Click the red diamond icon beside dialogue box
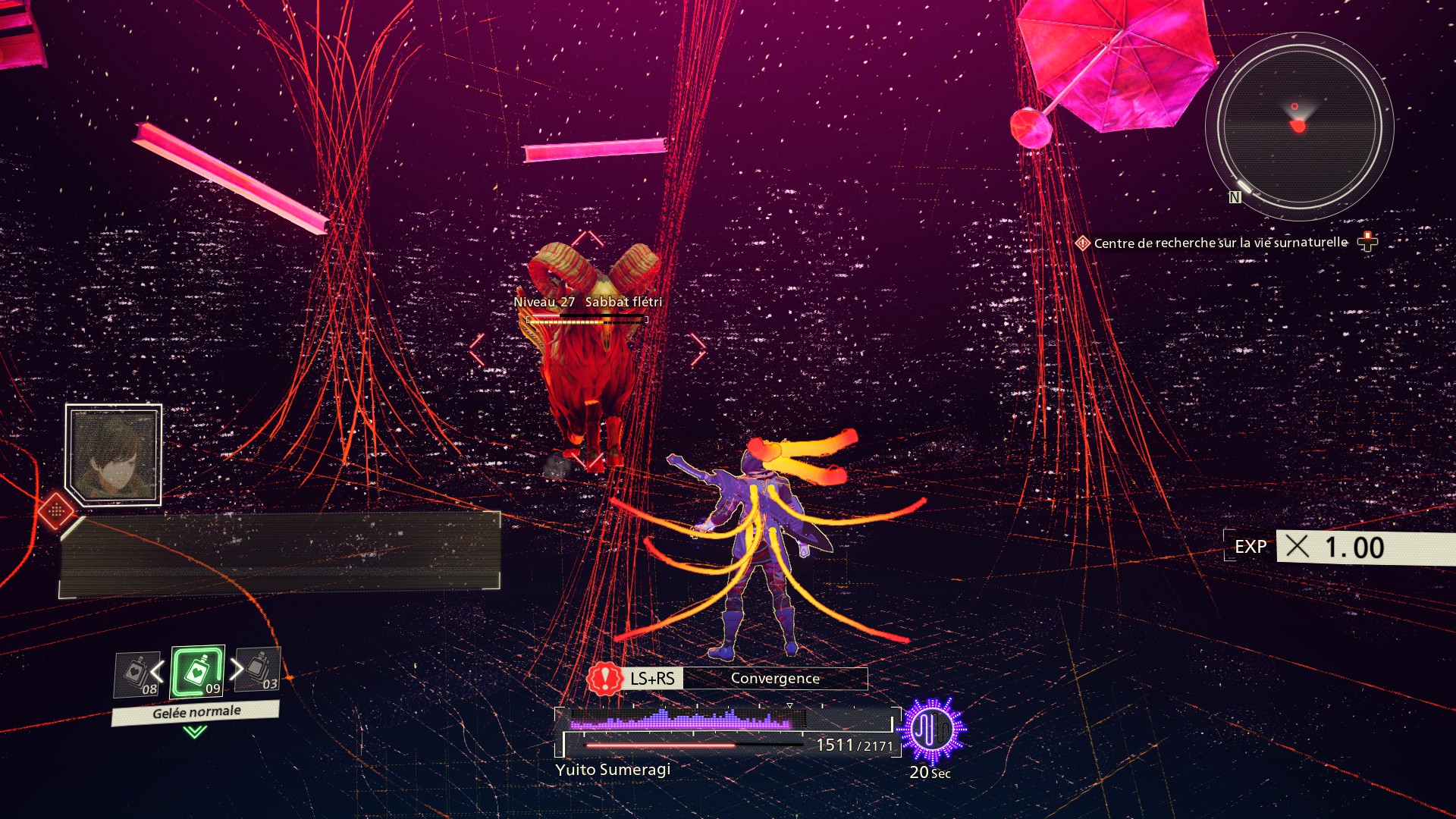Viewport: 1456px width, 819px height. pyautogui.click(x=56, y=510)
